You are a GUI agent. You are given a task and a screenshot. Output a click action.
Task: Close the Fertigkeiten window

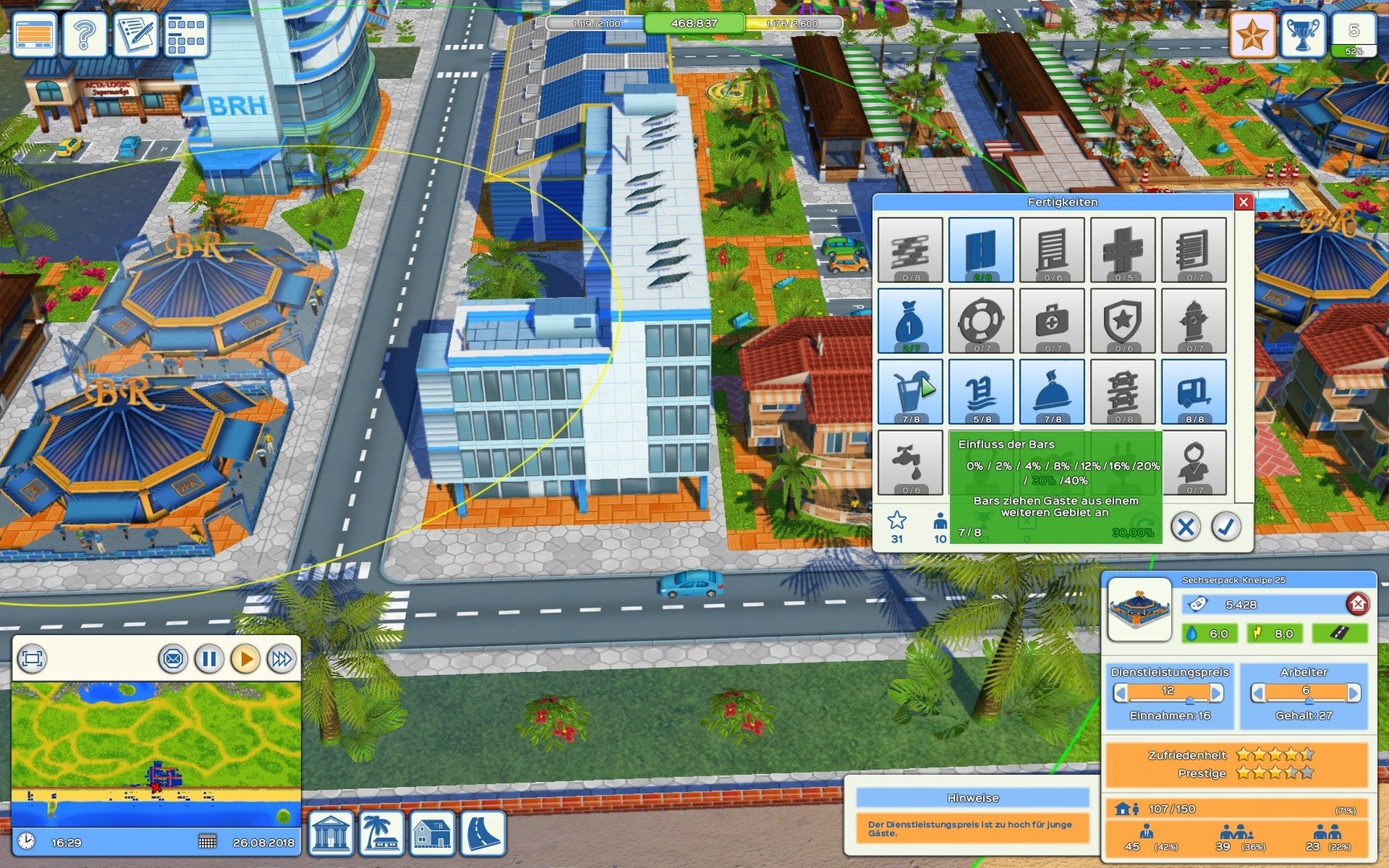point(1243,202)
